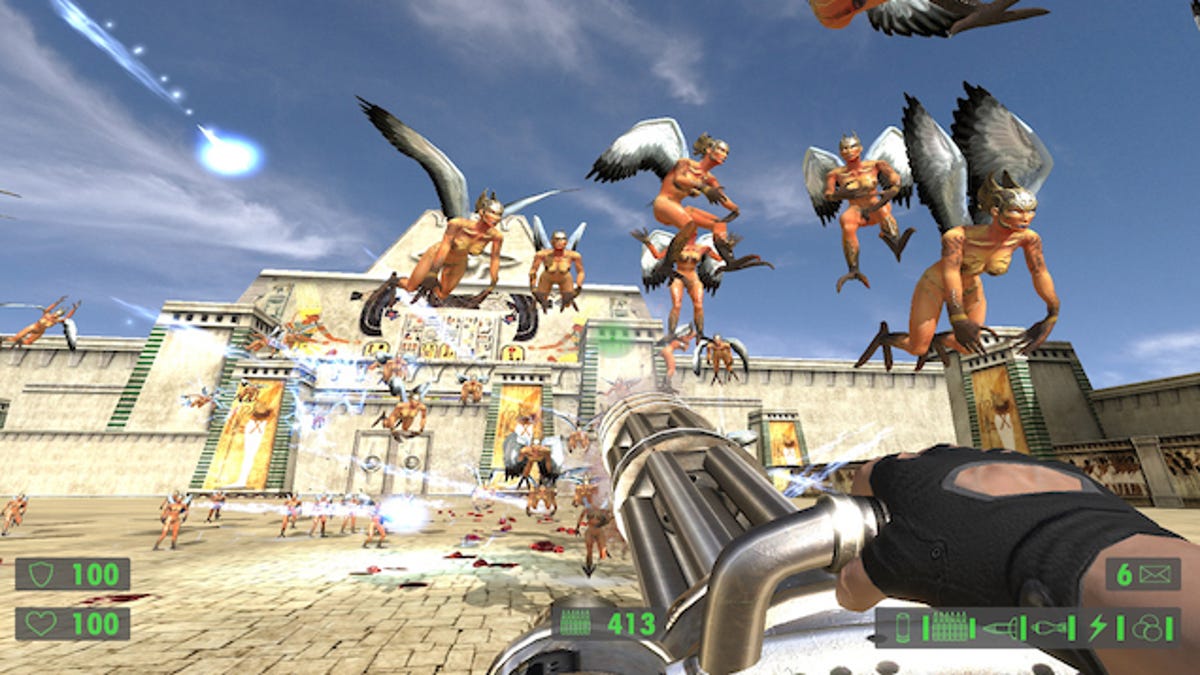Choose the bullet belt ammo icon
The image size is (1200, 675).
point(948,627)
